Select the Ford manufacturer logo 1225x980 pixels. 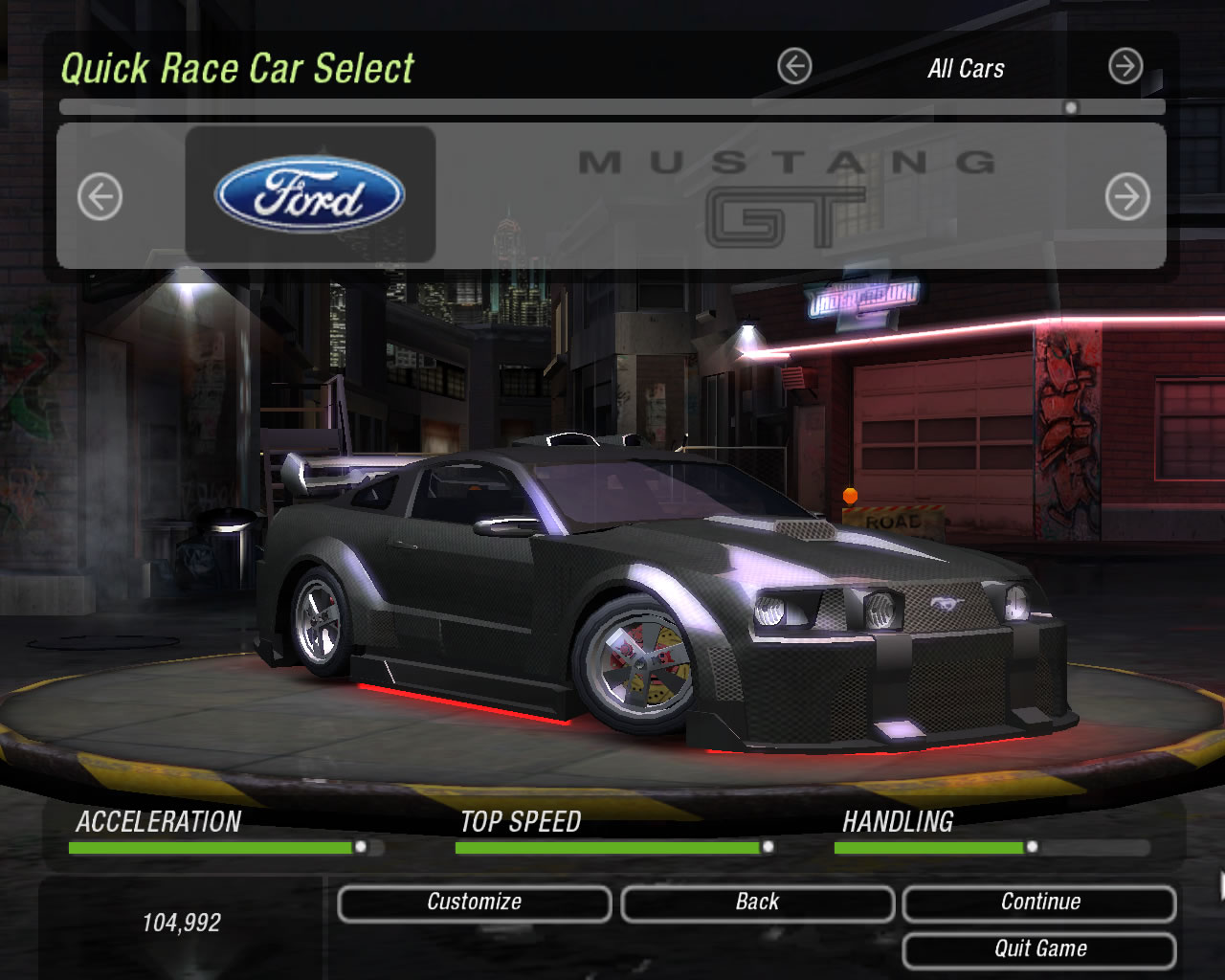pyautogui.click(x=308, y=192)
